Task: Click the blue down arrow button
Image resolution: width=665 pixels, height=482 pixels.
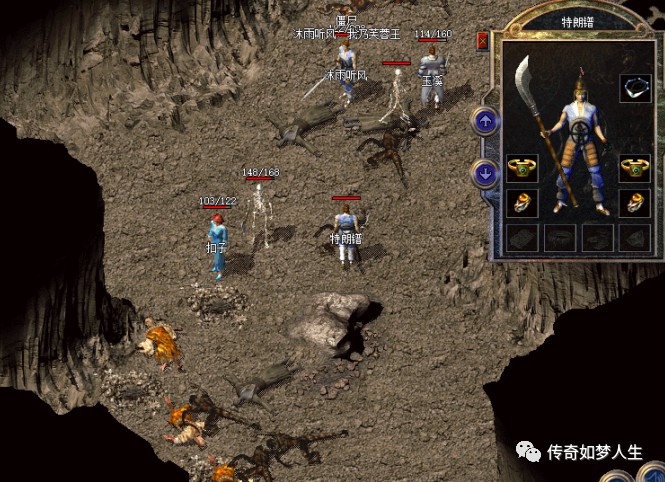Action: coord(485,173)
